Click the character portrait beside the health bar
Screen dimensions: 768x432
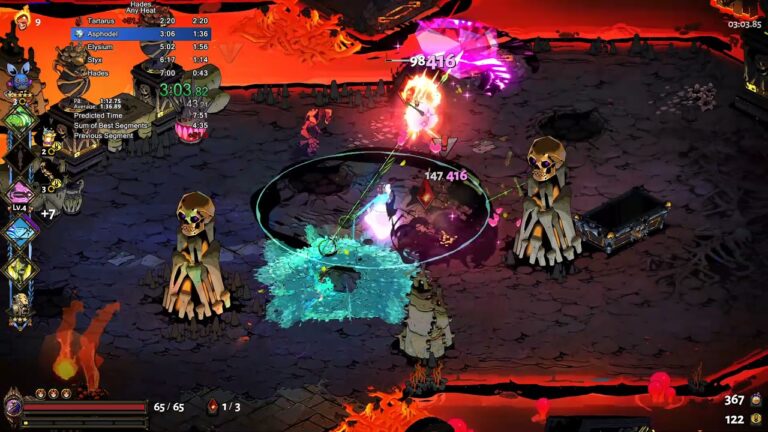(x=13, y=407)
